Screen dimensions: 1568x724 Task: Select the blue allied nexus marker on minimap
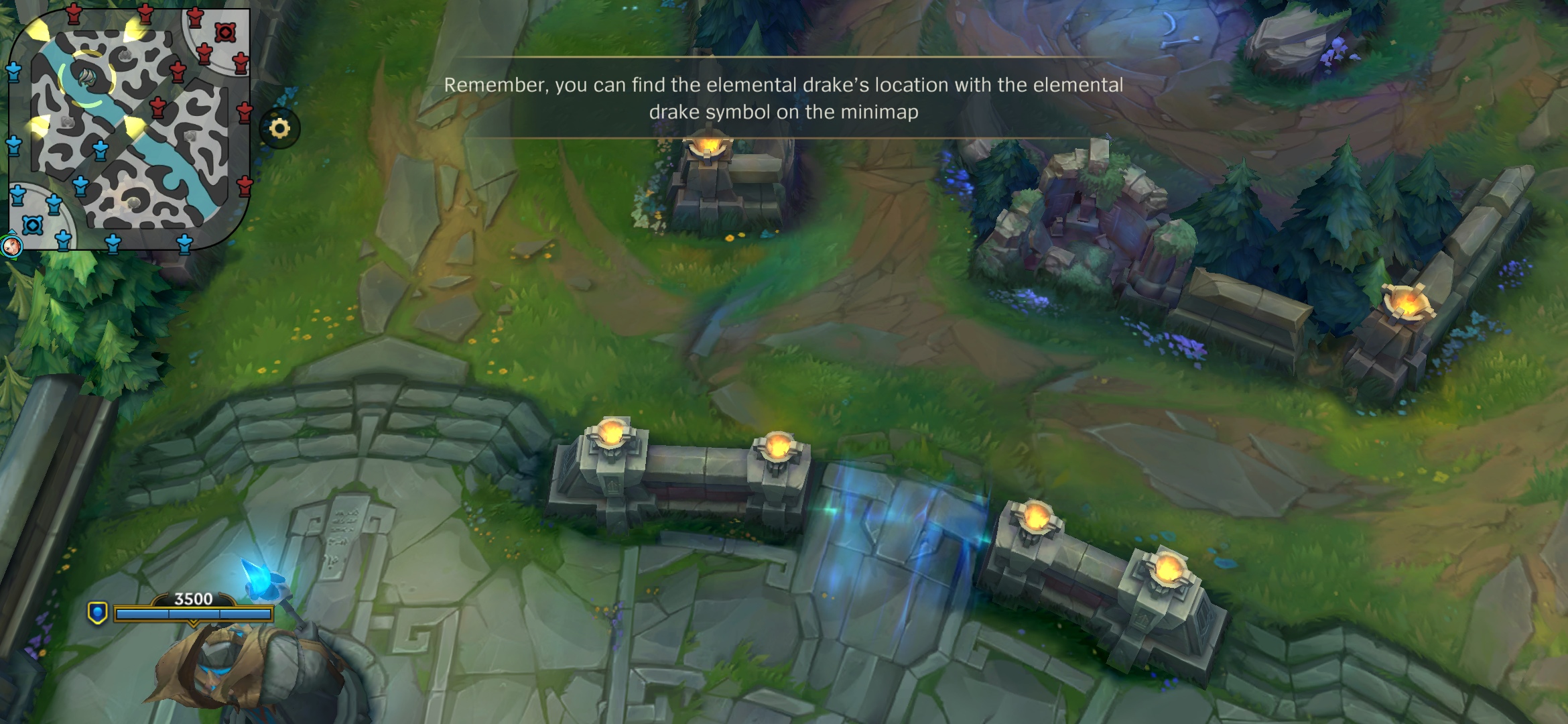click(x=32, y=225)
